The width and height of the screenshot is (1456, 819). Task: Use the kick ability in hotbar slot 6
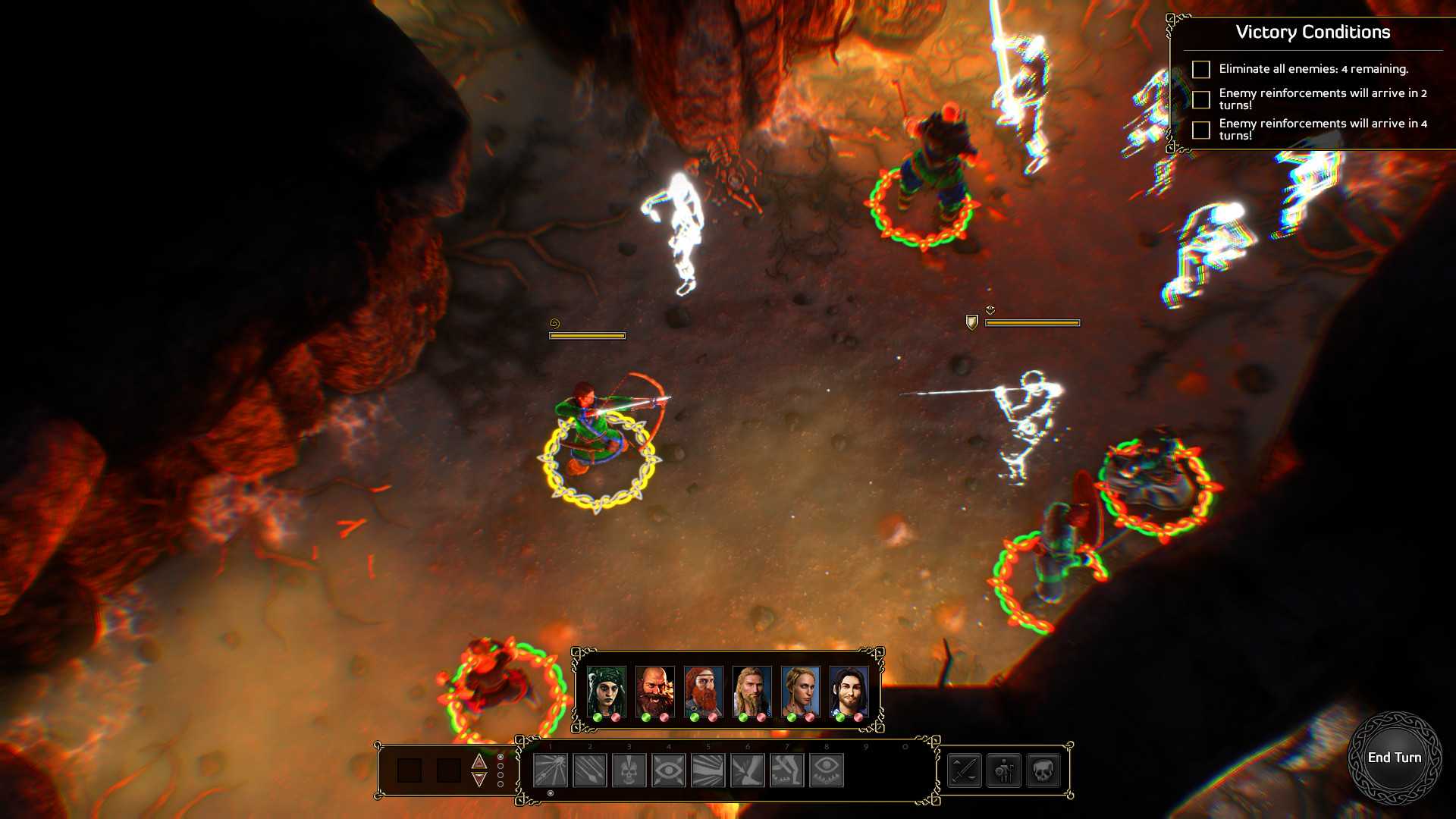[x=746, y=770]
